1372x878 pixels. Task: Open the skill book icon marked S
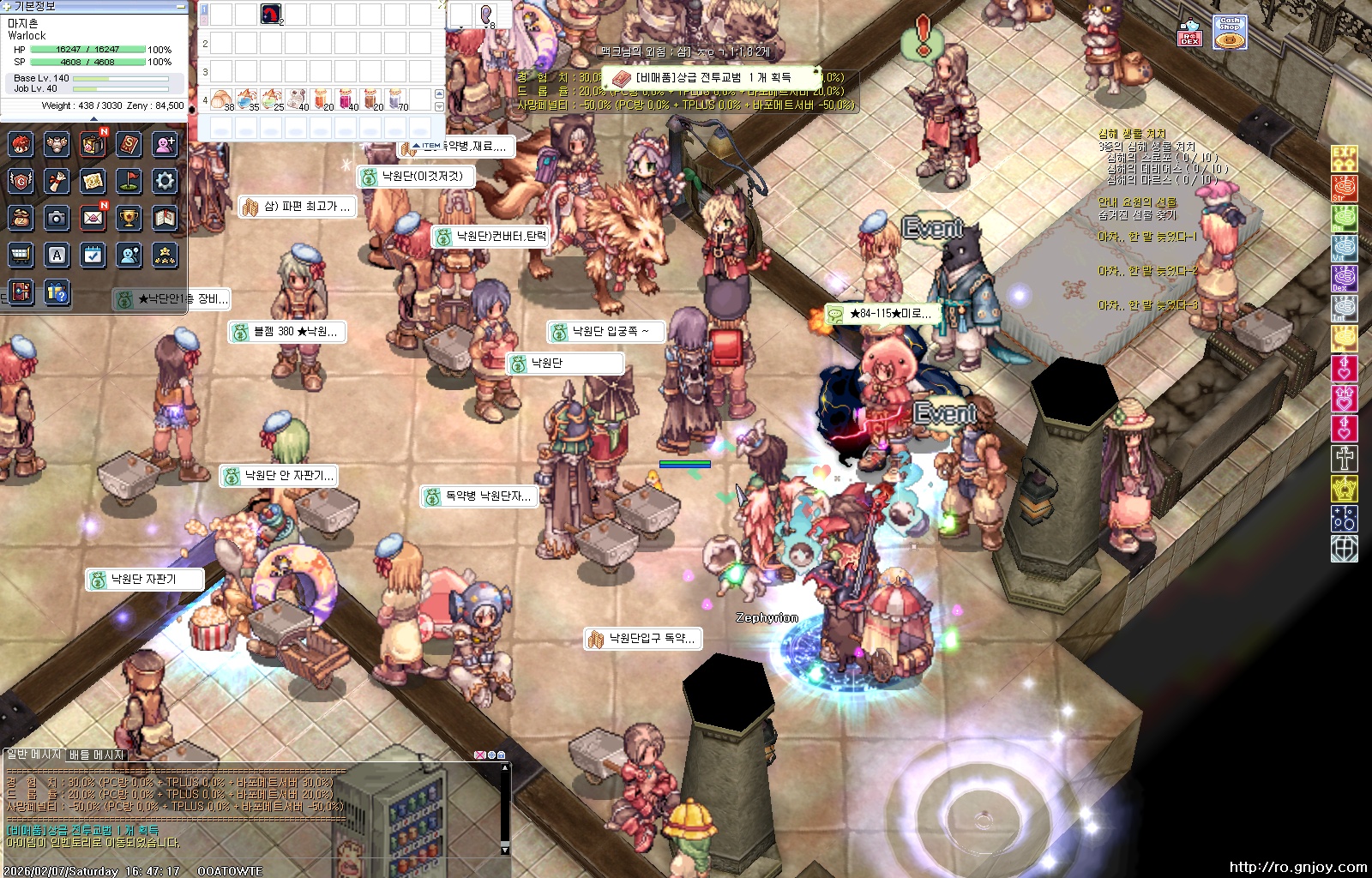(129, 144)
